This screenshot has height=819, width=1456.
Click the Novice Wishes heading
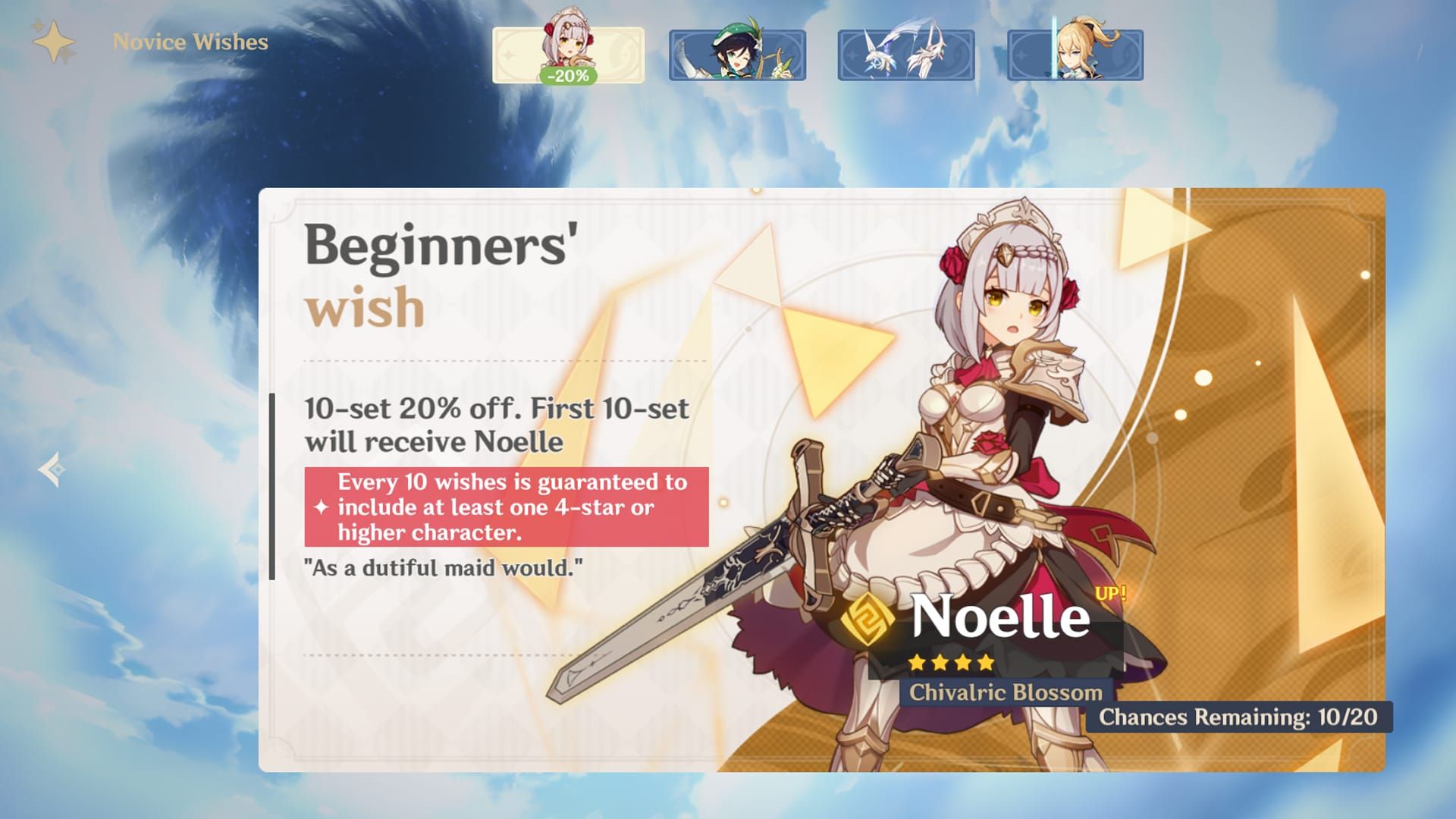click(190, 42)
